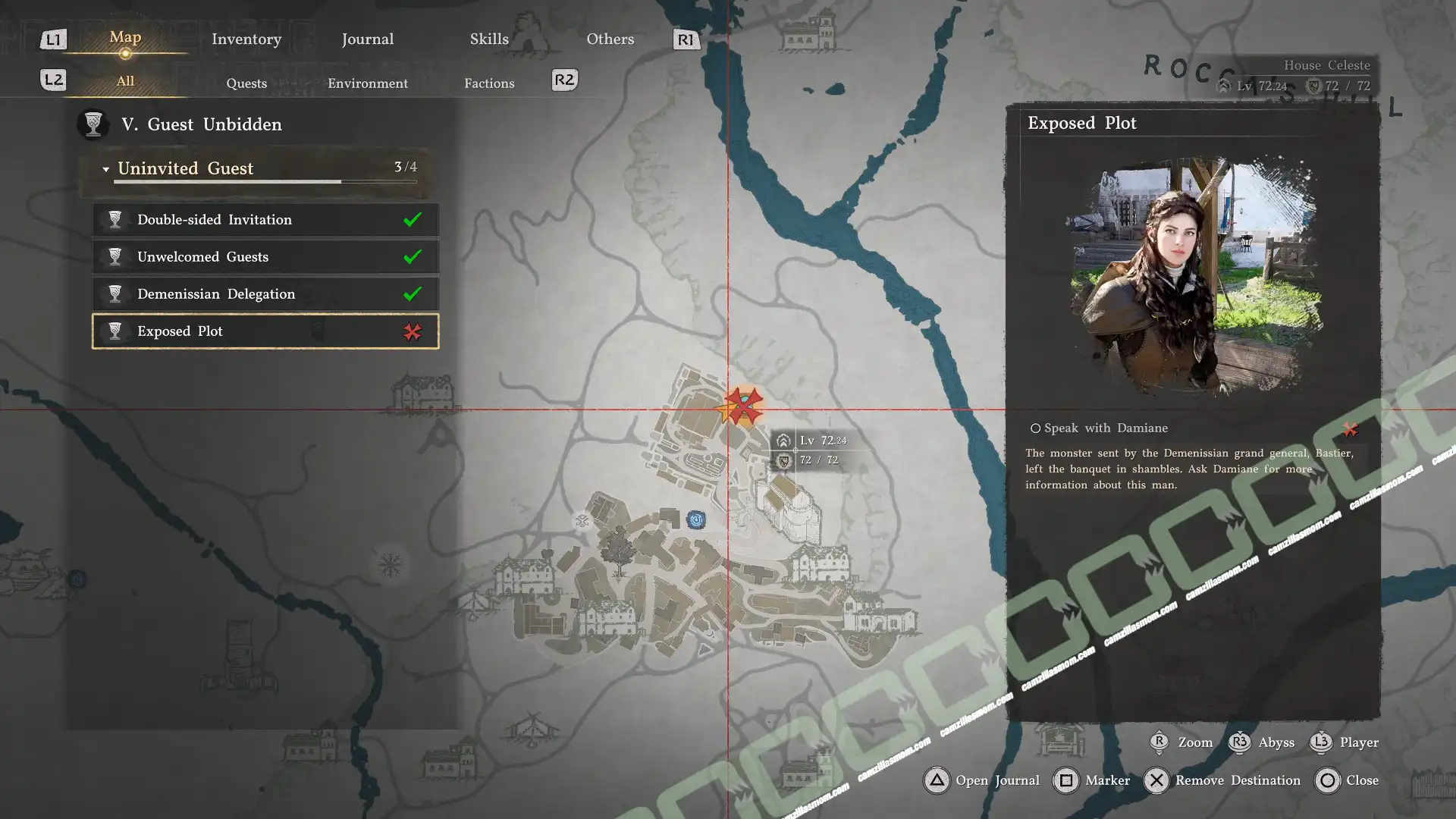
Task: Collapse the Uninvited Guest quest group
Action: (106, 168)
